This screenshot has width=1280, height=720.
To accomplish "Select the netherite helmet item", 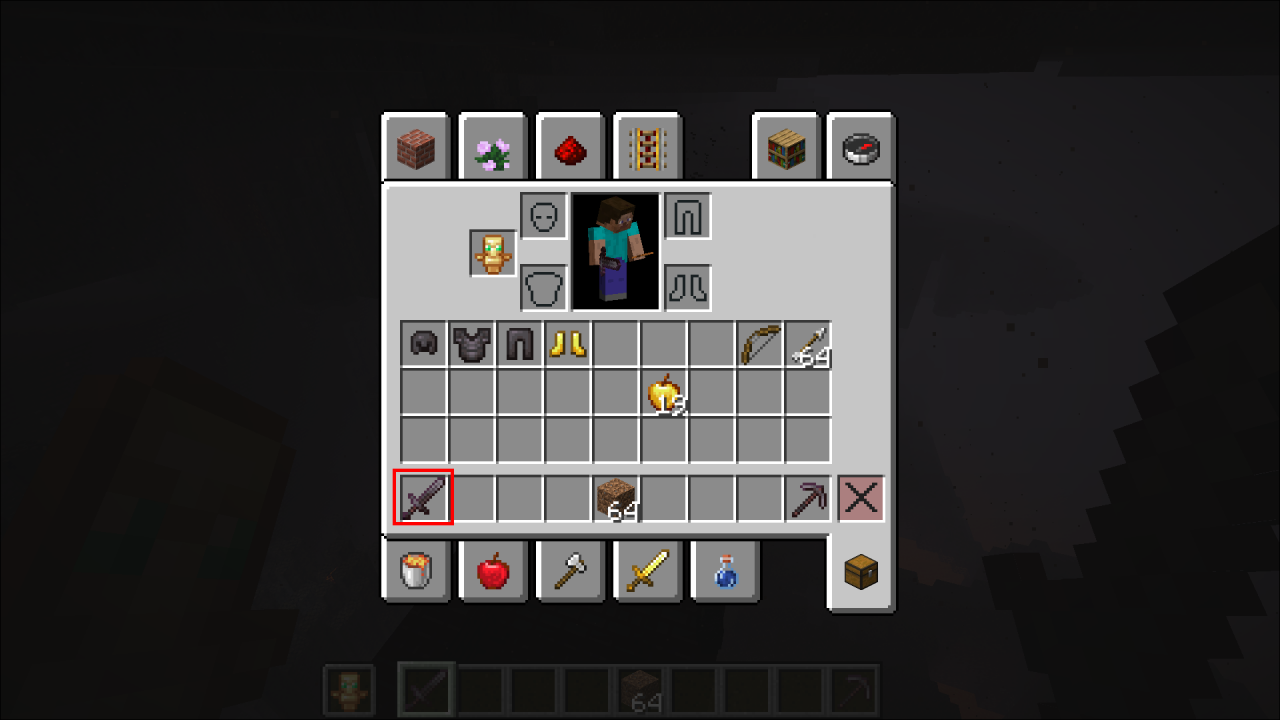I will [x=422, y=344].
